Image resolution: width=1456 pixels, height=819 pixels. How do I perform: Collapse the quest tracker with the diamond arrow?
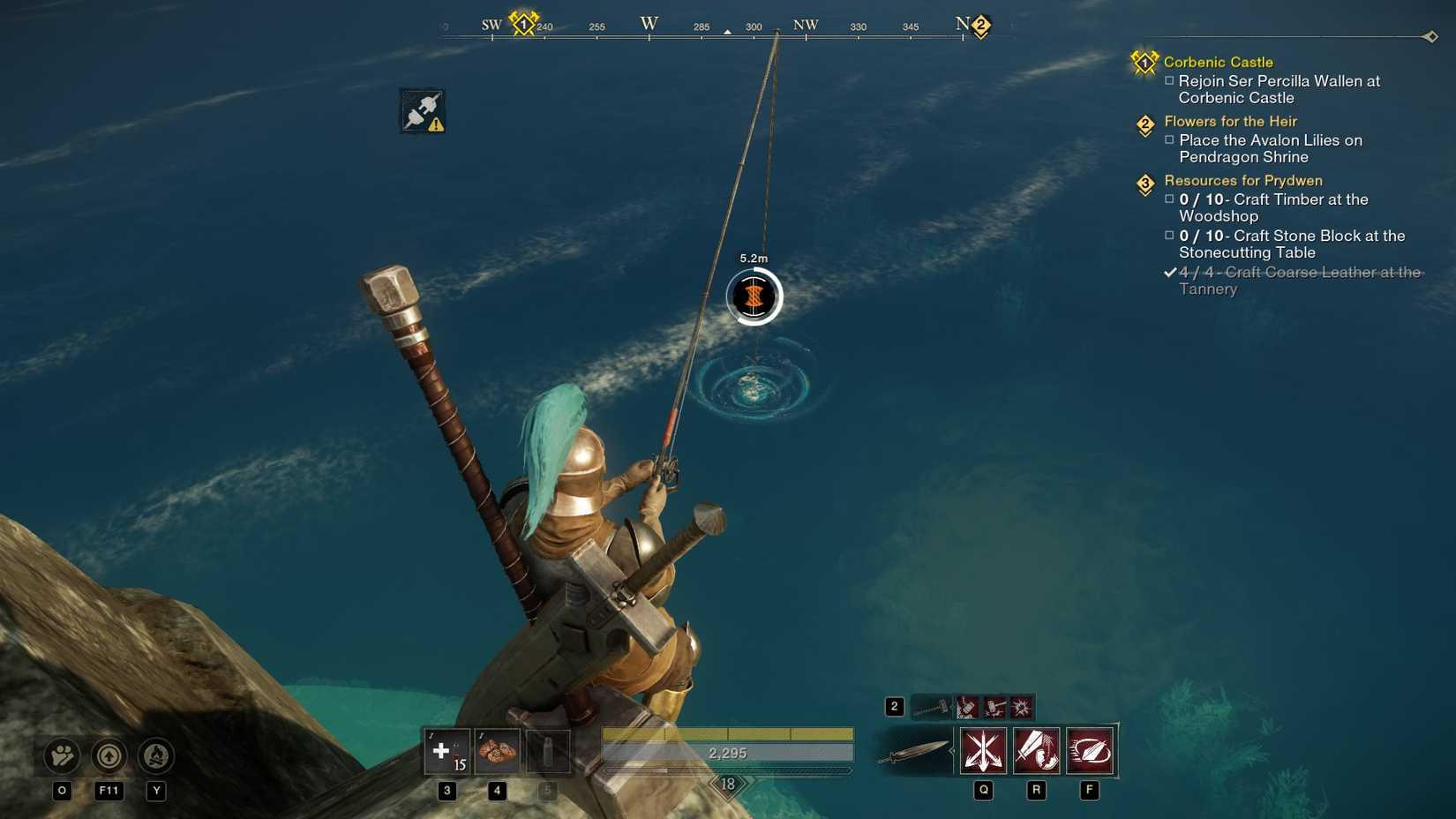coord(1431,37)
